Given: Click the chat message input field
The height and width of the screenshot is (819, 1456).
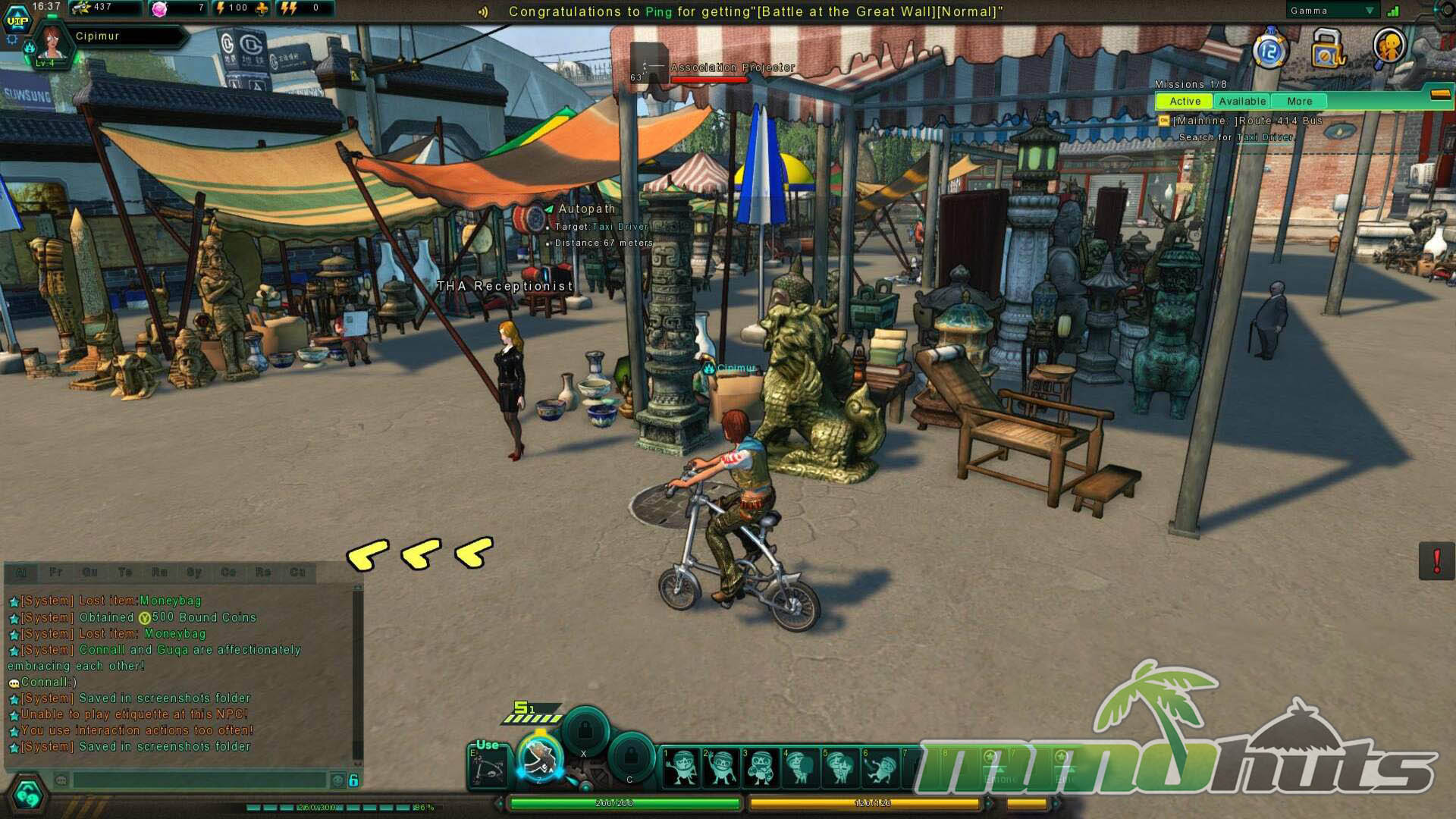Looking at the screenshot, I should click(x=199, y=780).
